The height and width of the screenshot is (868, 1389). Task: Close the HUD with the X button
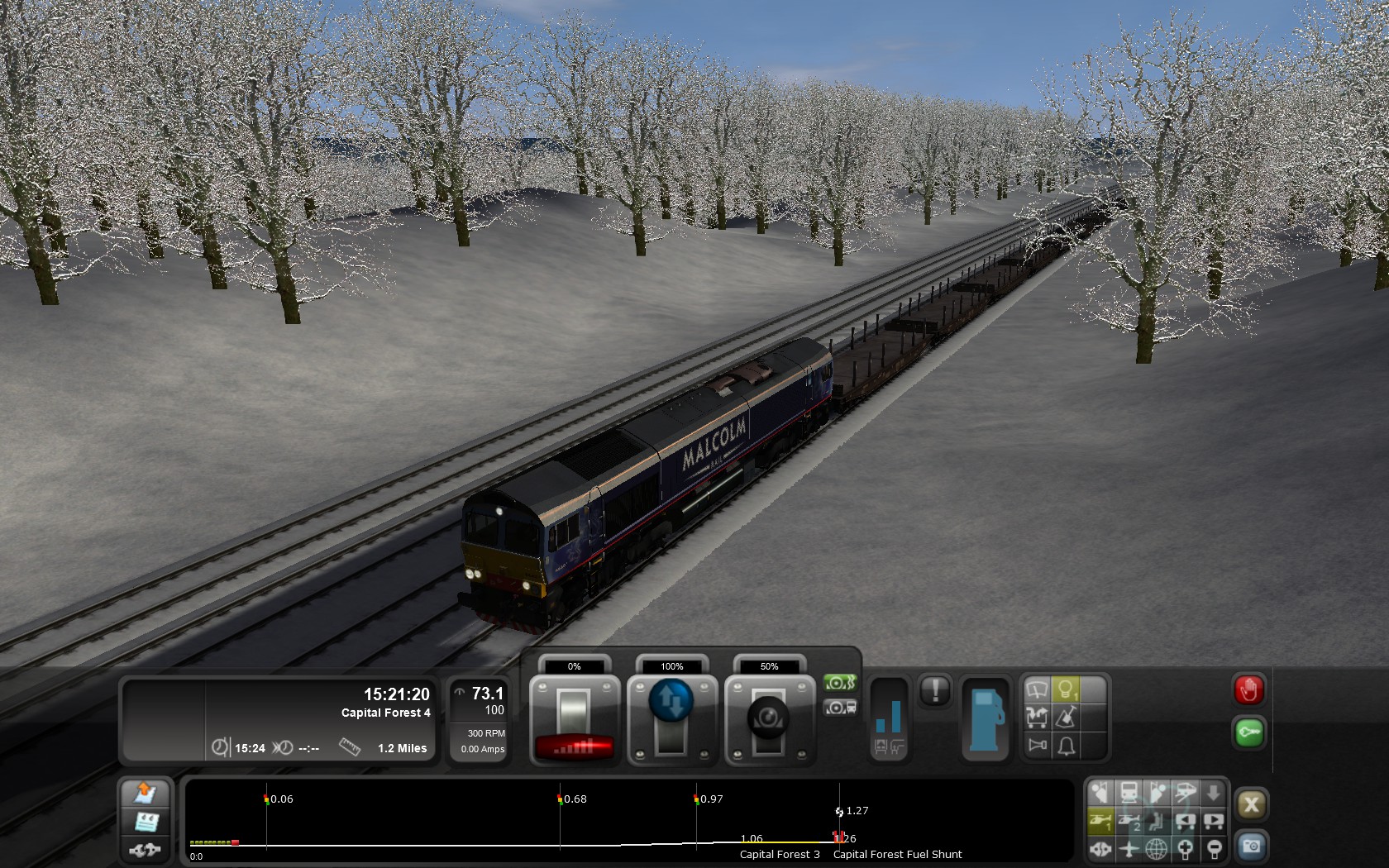pos(1251,804)
